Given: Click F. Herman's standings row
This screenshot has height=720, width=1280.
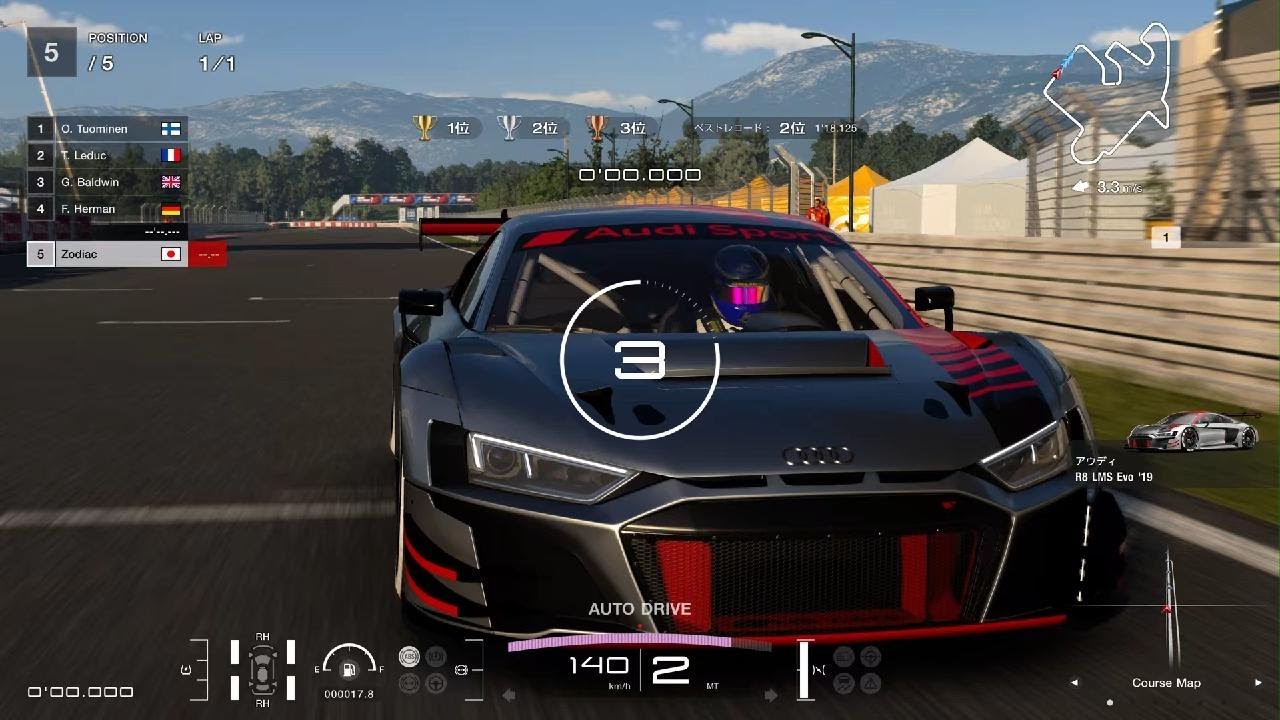Looking at the screenshot, I should tap(107, 209).
